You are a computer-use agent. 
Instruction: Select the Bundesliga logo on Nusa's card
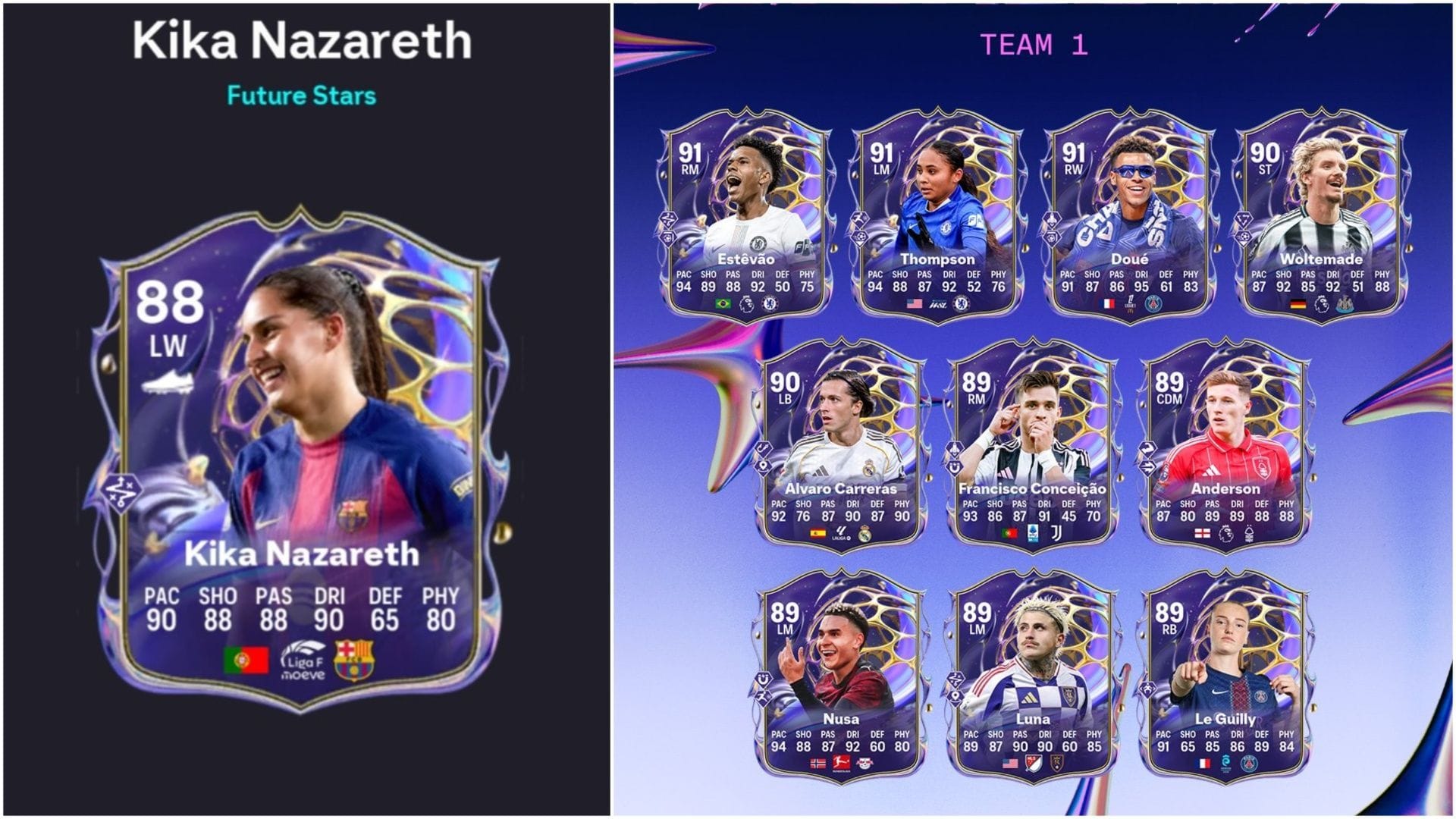(x=842, y=764)
